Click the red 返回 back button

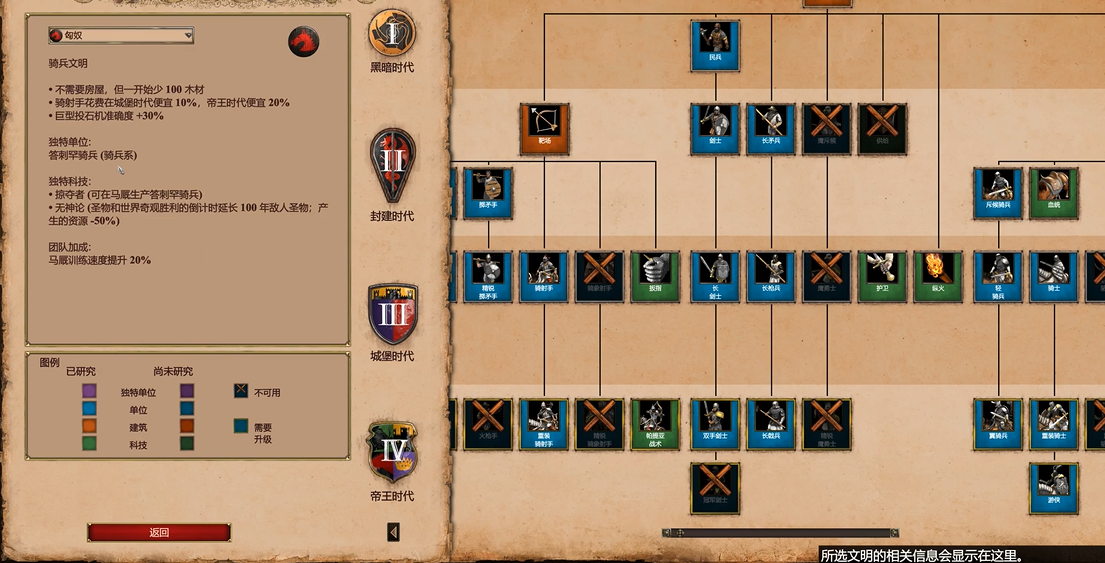point(159,532)
